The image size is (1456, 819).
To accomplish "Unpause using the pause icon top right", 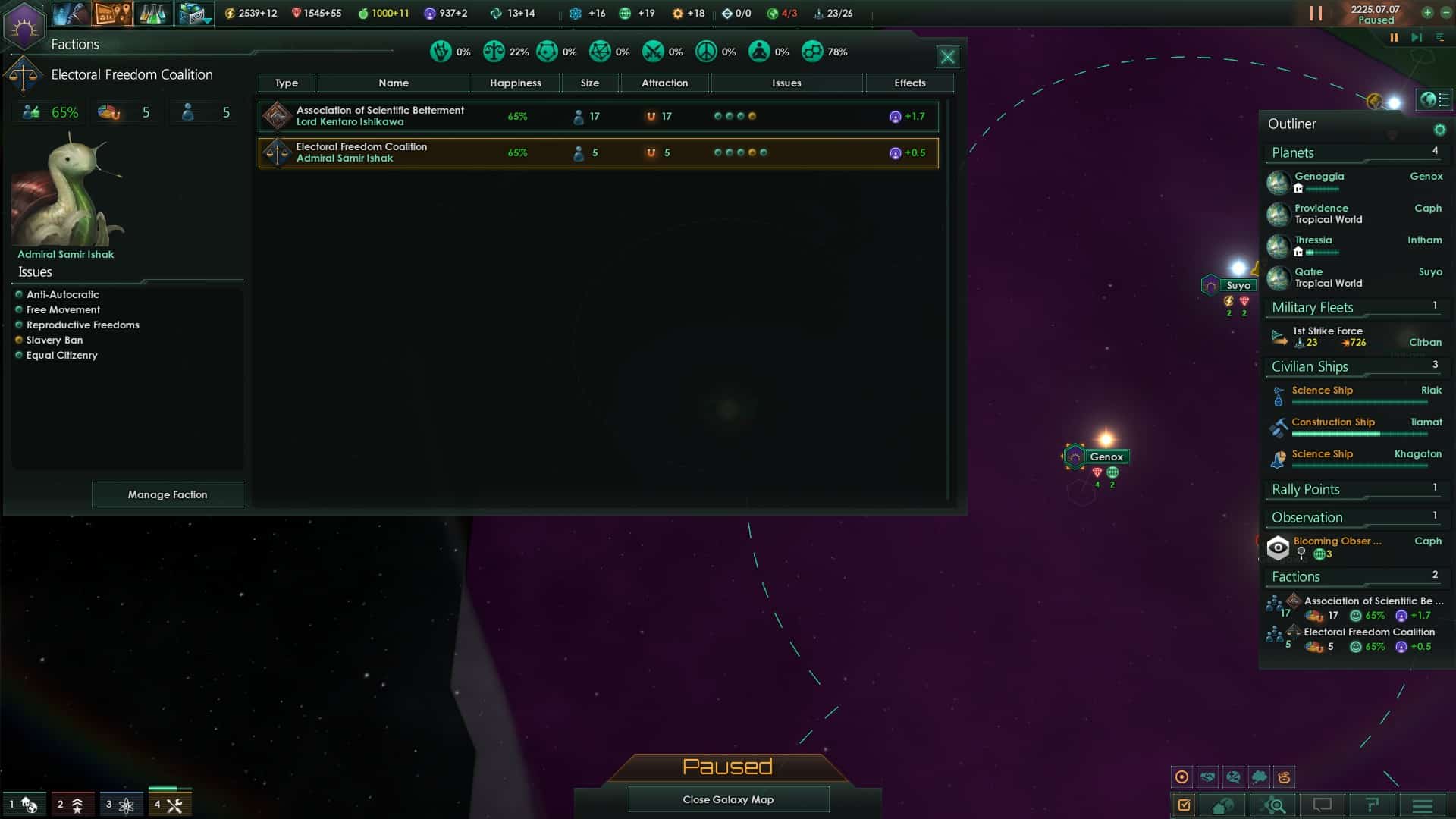I will (1314, 13).
